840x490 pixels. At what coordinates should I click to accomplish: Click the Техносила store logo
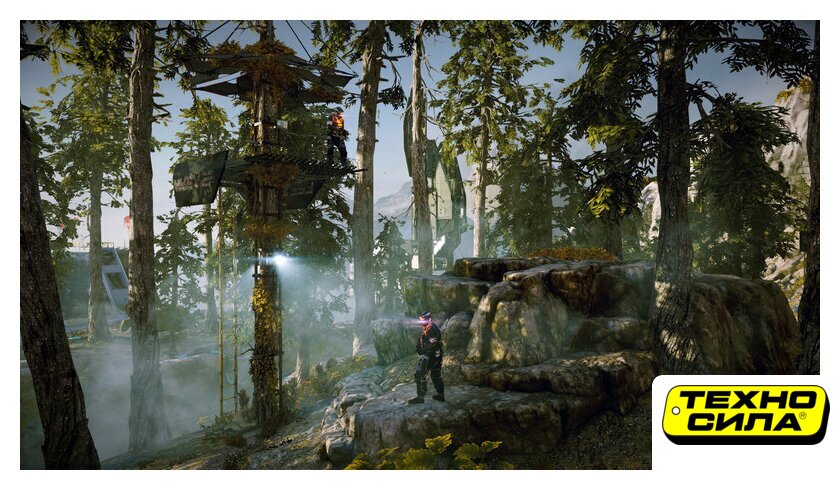click(x=744, y=414)
